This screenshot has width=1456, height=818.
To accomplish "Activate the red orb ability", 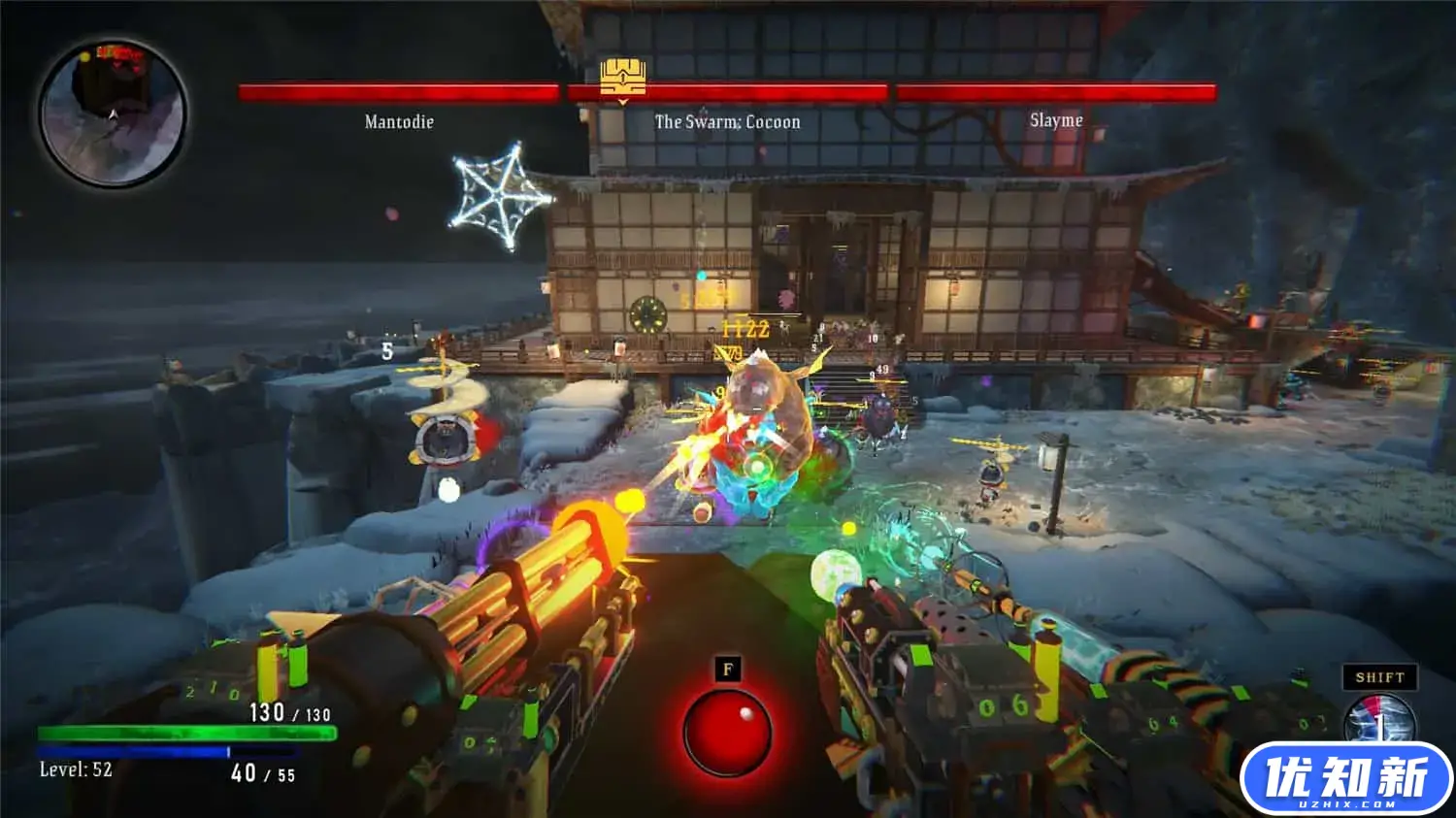I will point(727,732).
